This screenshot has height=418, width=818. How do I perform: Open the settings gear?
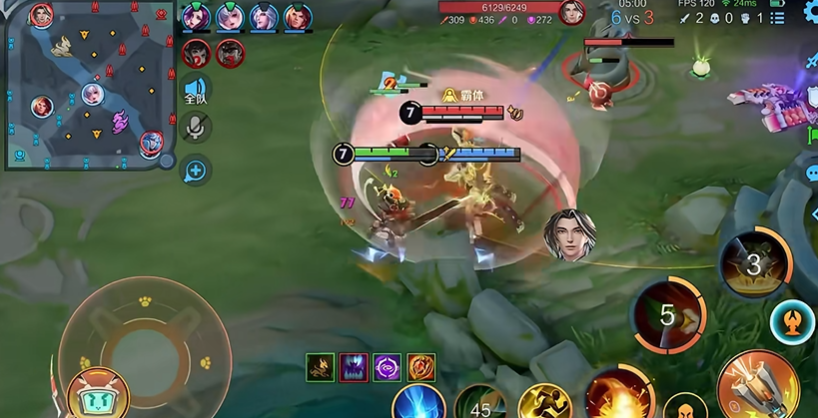click(x=808, y=11)
